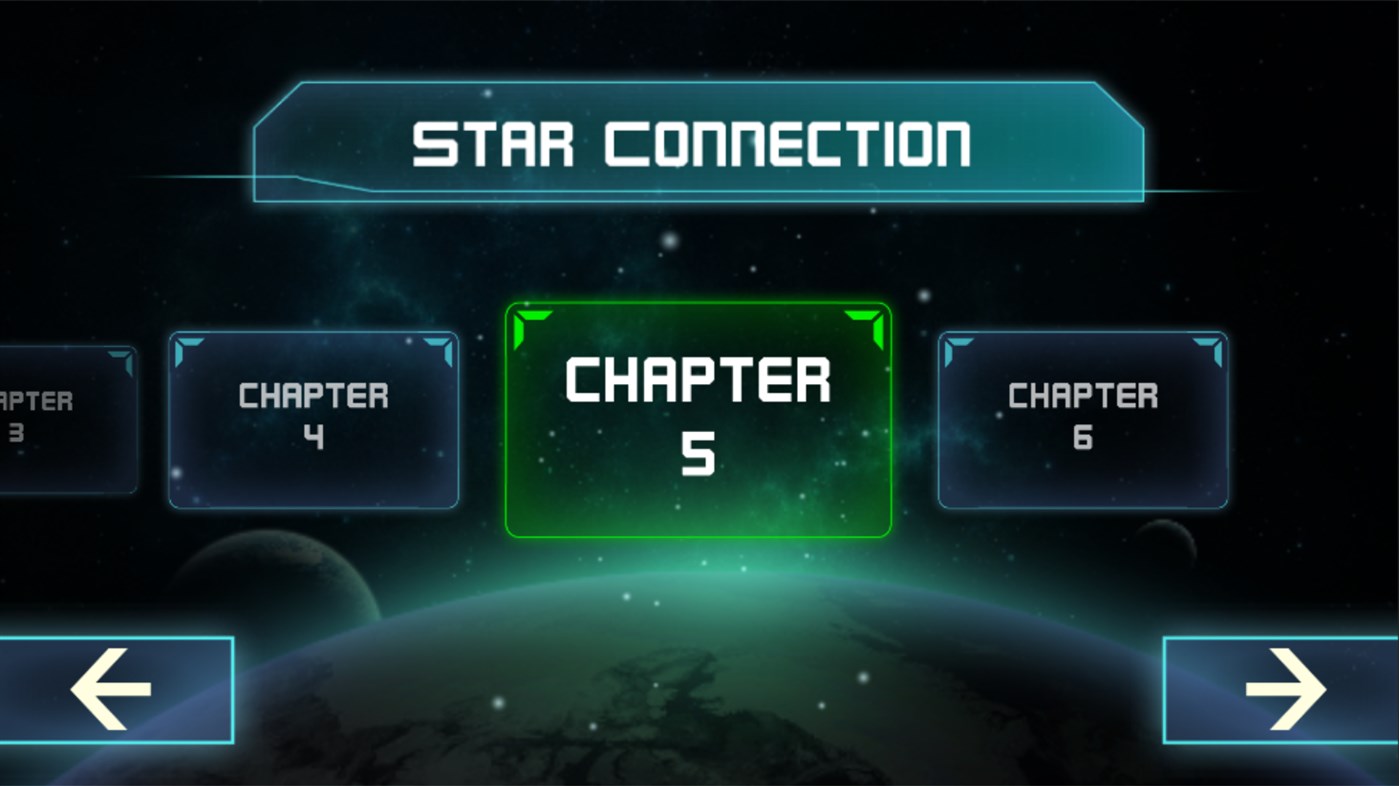
Task: Click the Star Connection title banner
Action: [699, 140]
